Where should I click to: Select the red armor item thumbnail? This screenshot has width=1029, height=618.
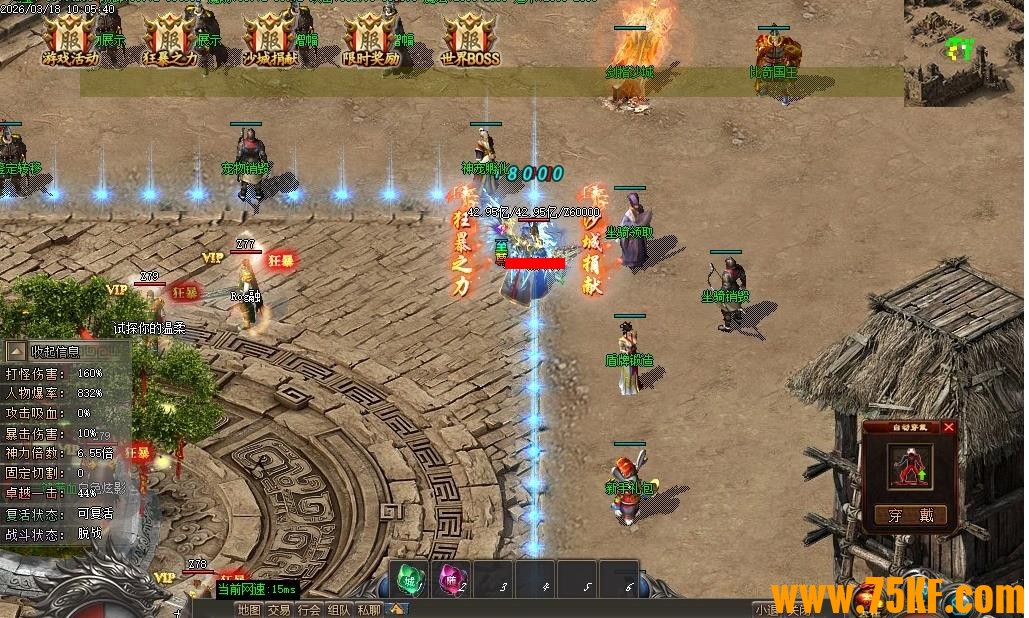(x=910, y=465)
